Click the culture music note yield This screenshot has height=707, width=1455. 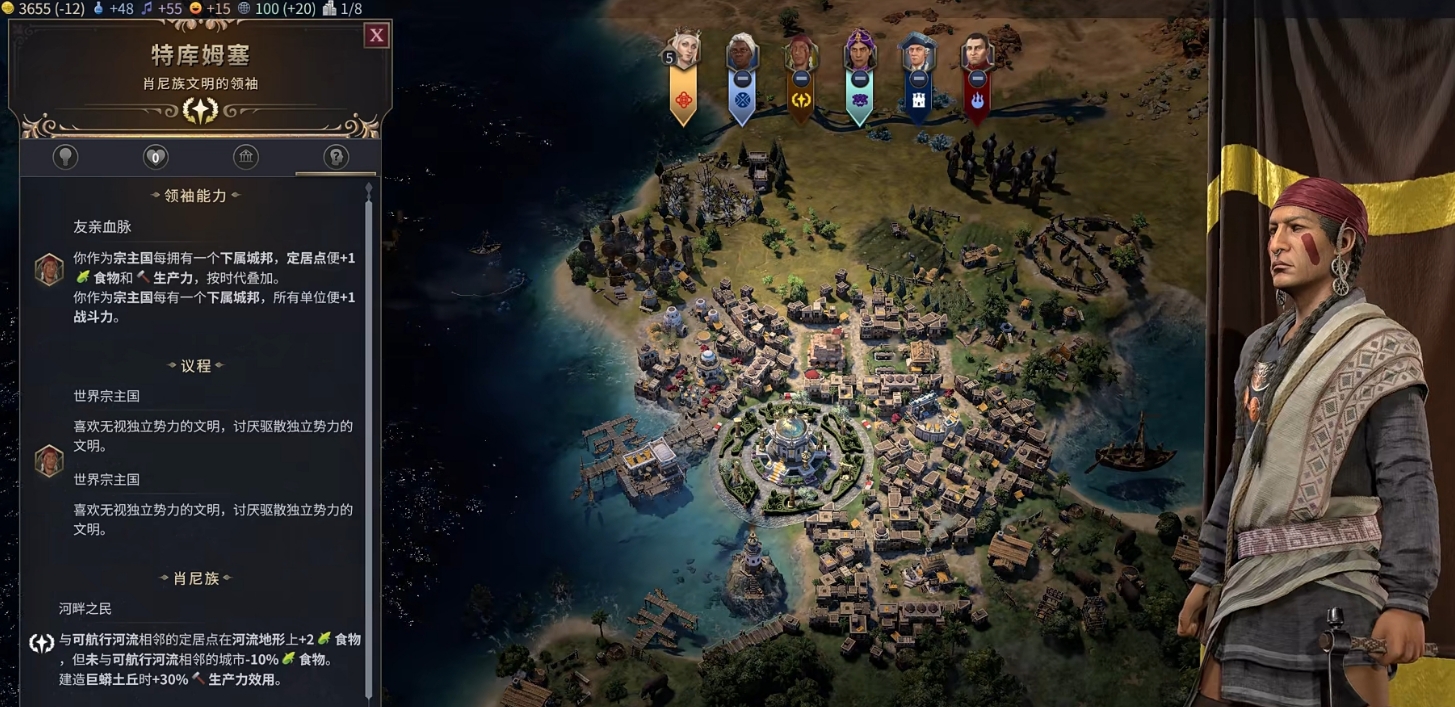coord(149,9)
